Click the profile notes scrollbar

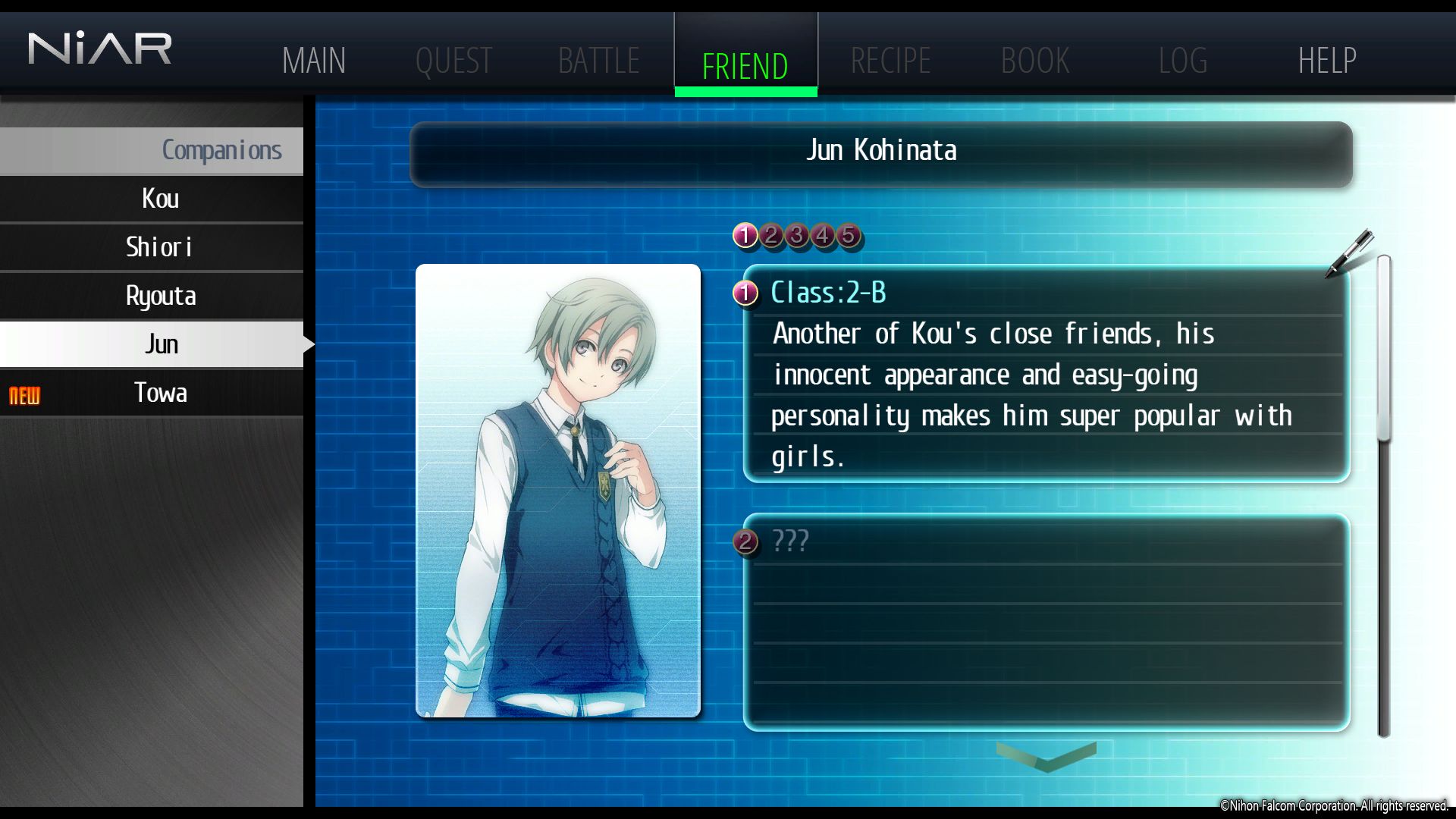pyautogui.click(x=1384, y=497)
